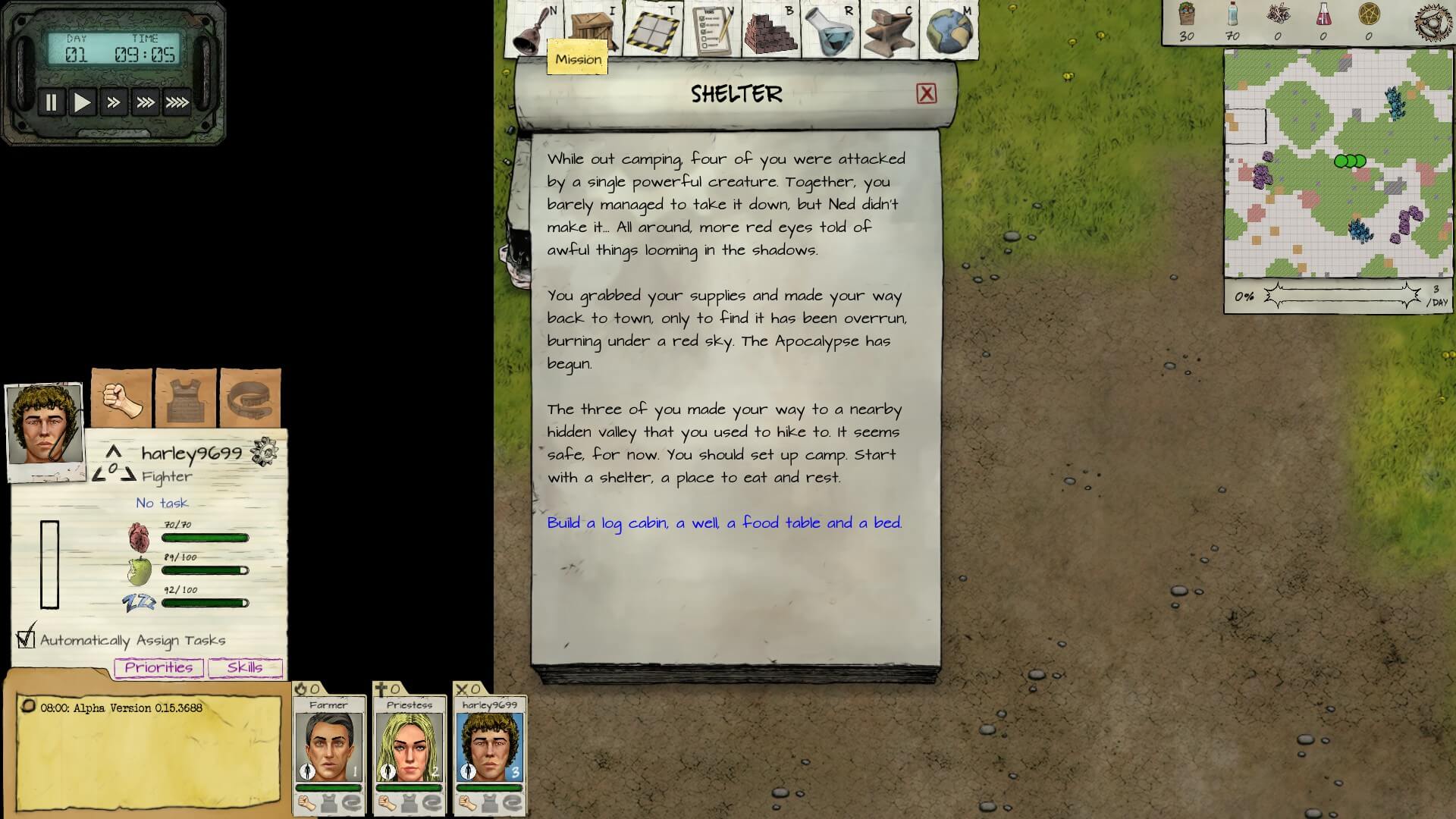Switch to double fast-forward speed
The image size is (1456, 819).
(114, 102)
